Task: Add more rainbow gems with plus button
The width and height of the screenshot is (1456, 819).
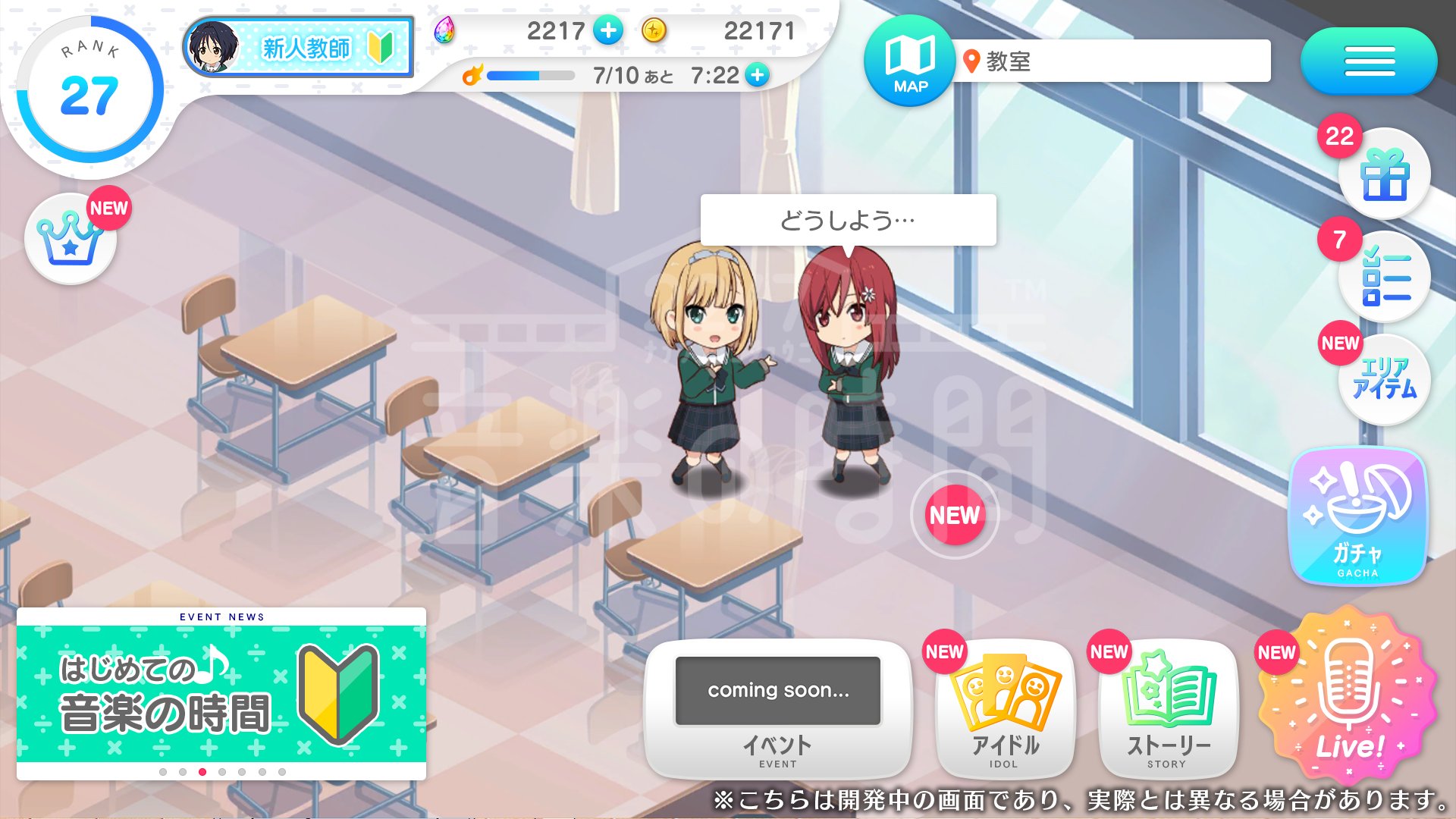Action: pos(608,31)
